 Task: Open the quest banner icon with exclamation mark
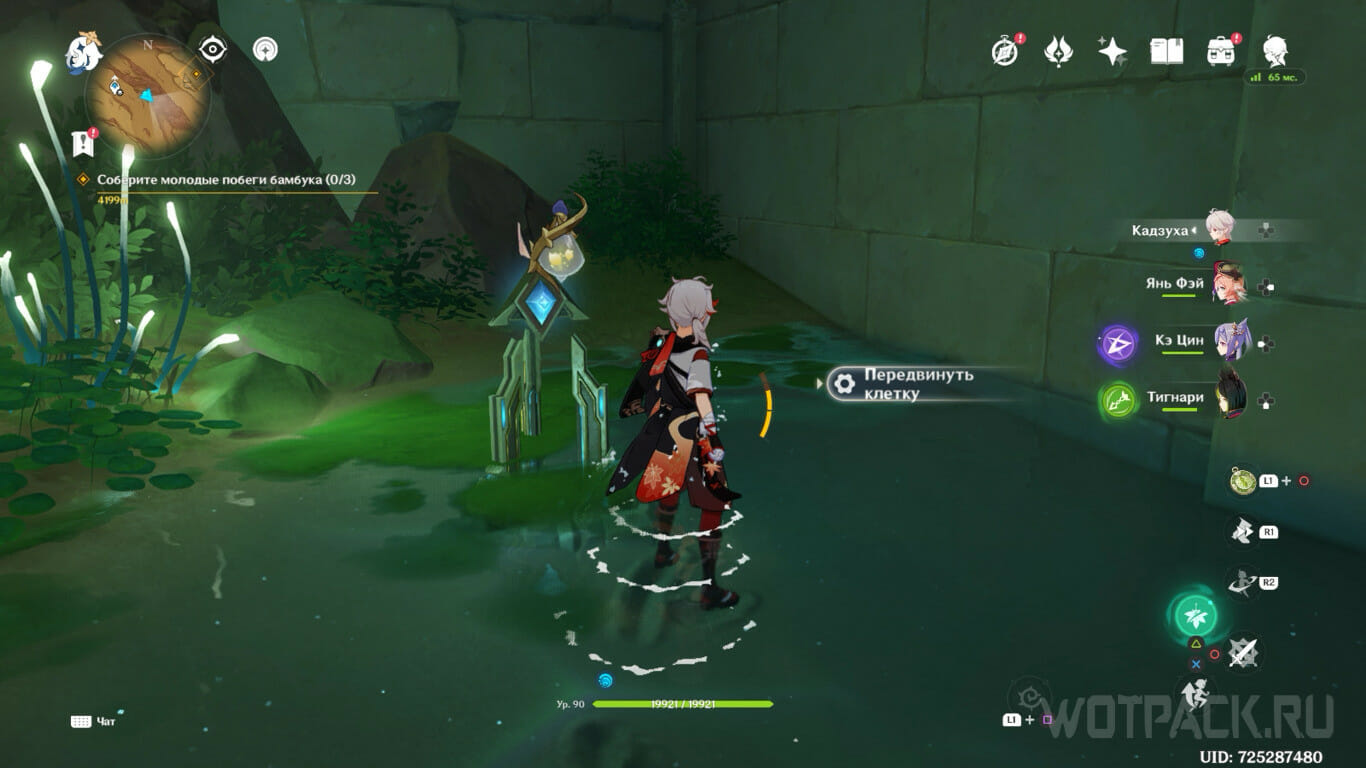[x=83, y=143]
